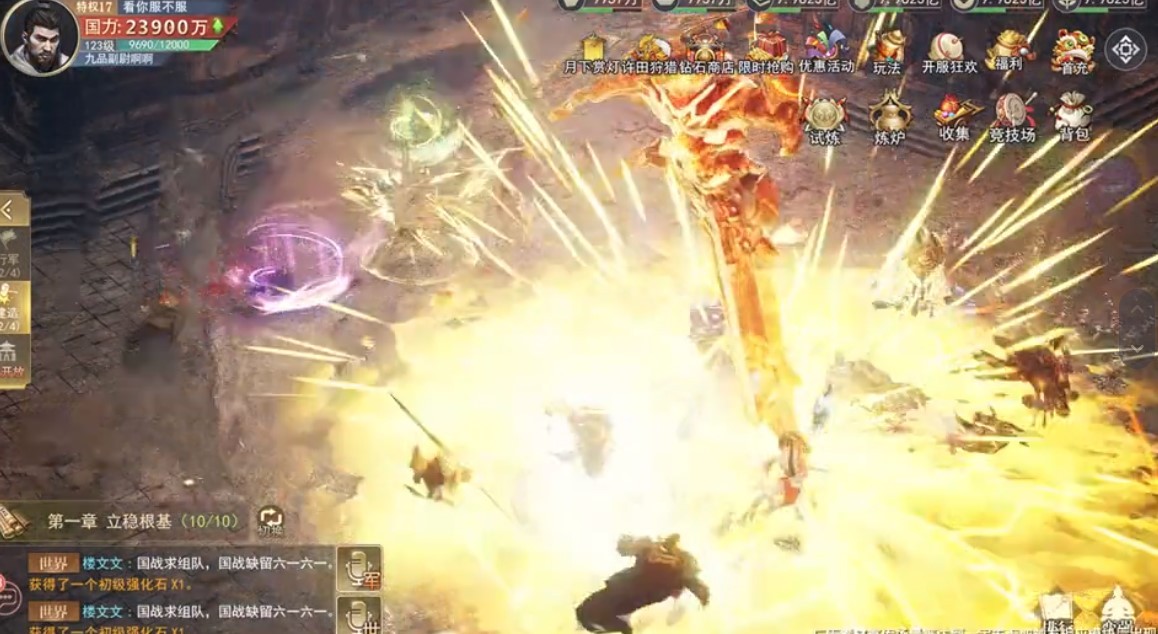Open the 限时抢购 limited-time sale
The width and height of the screenshot is (1158, 634).
pyautogui.click(x=766, y=52)
